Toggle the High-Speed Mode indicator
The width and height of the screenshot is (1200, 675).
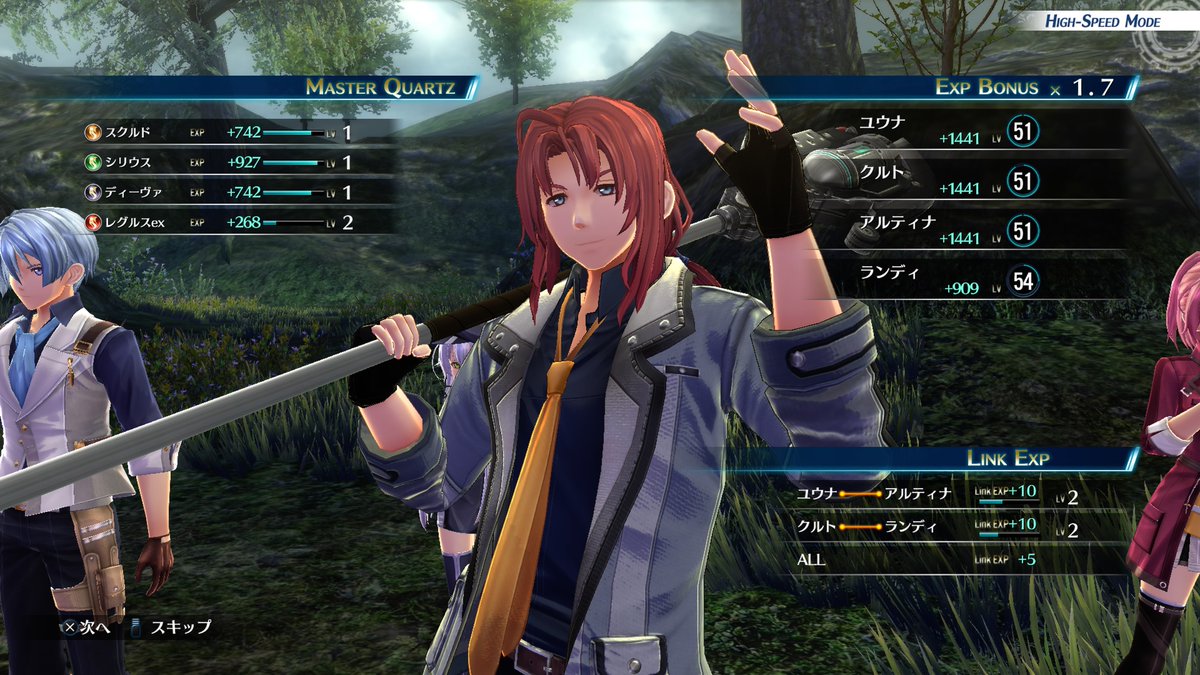click(x=1102, y=21)
